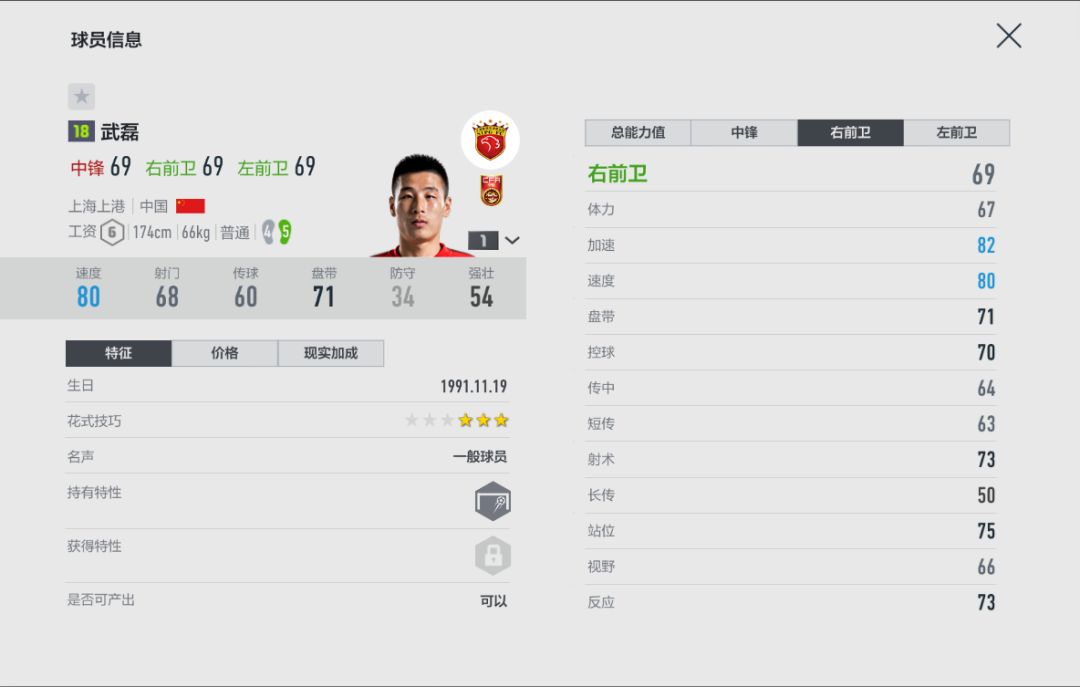Open the enhancement level 1 dropdown

[495, 240]
